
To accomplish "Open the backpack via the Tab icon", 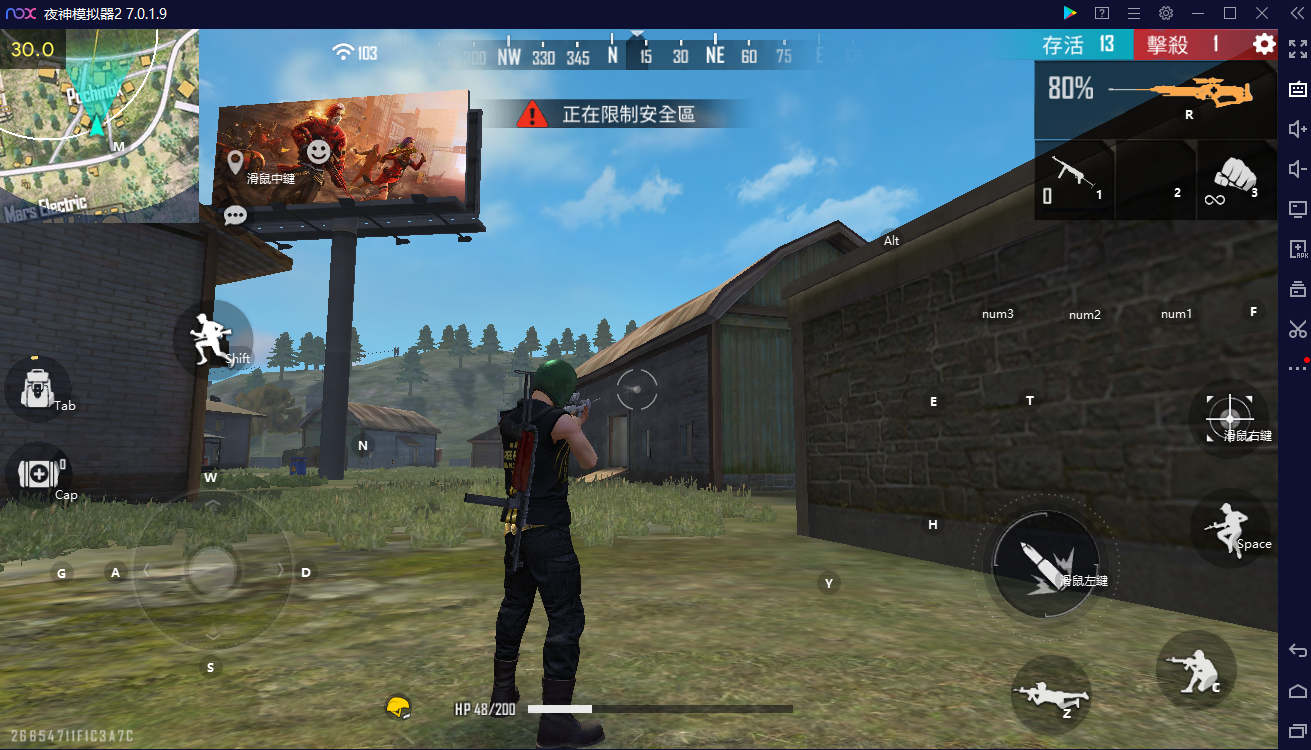I will pos(38,388).
